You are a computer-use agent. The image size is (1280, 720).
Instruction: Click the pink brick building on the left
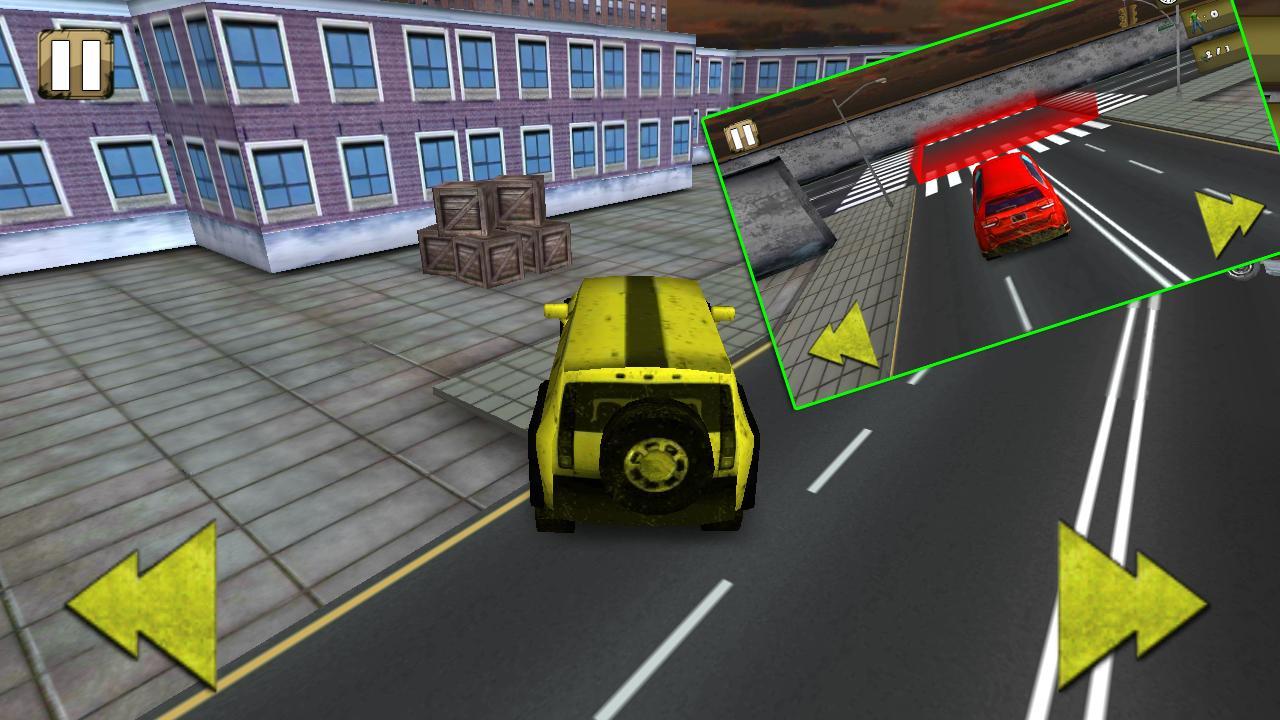[300, 130]
